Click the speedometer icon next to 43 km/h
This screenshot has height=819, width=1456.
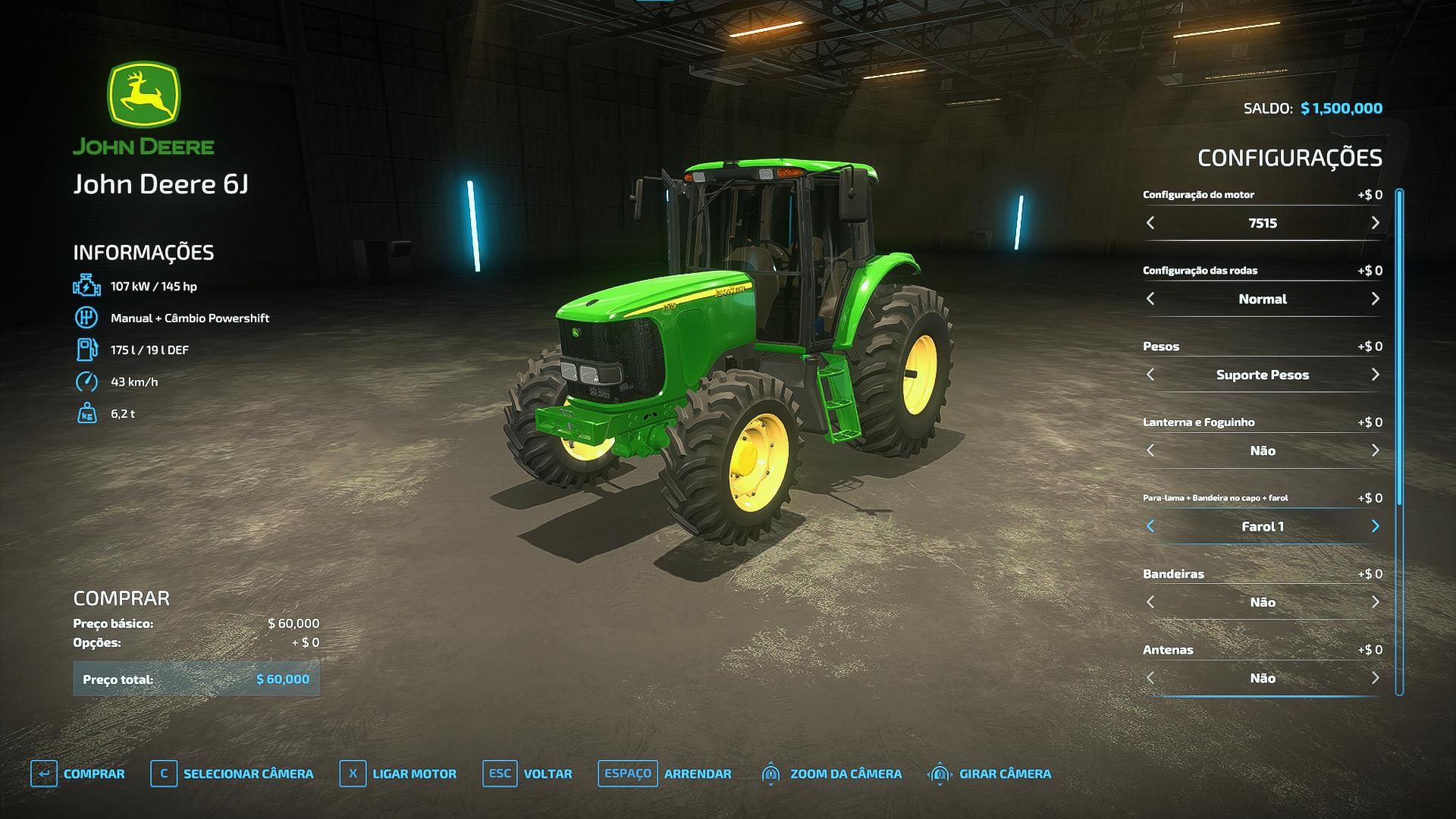coord(86,381)
